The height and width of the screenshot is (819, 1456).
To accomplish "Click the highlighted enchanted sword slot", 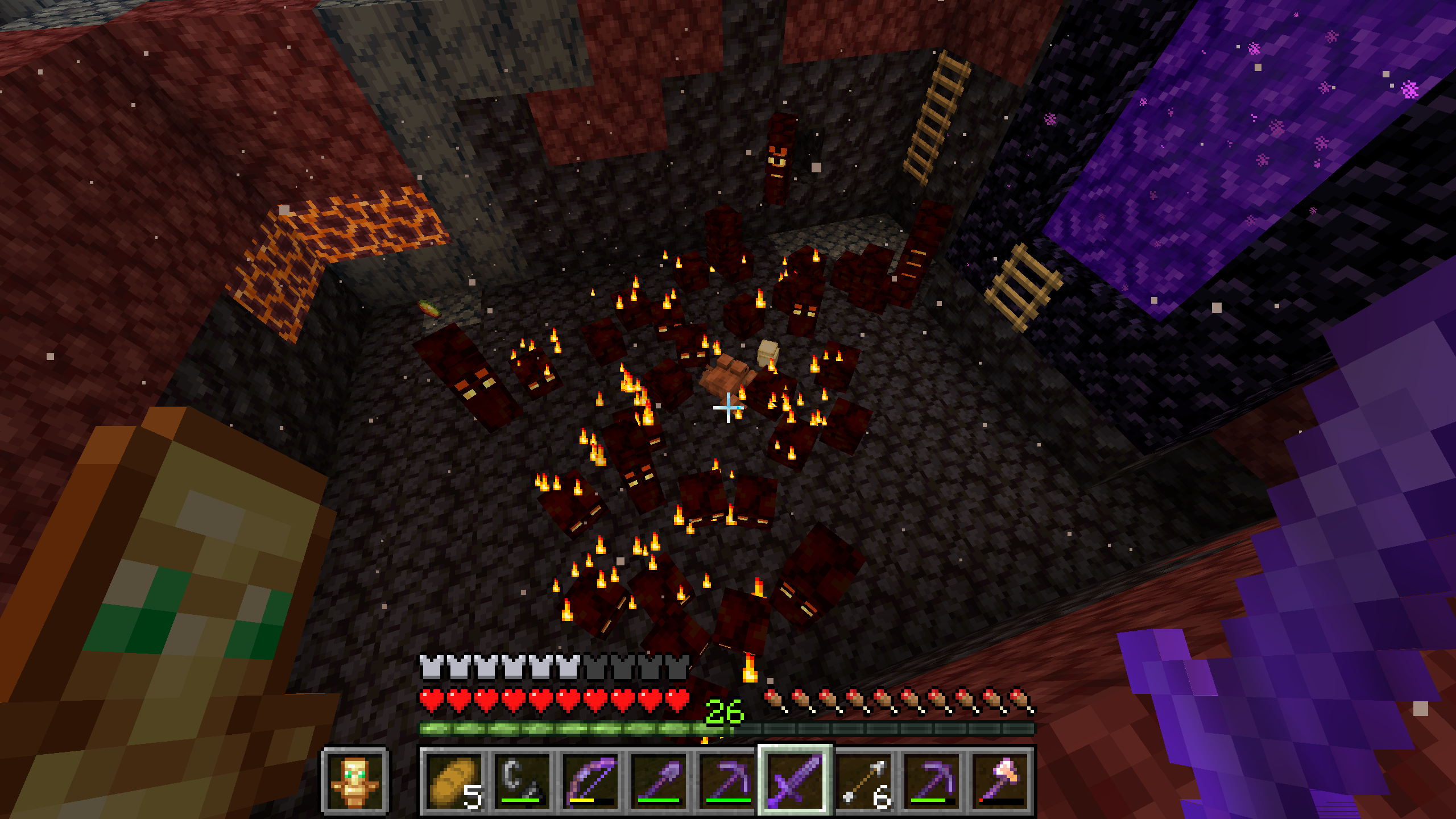I will pos(795,780).
